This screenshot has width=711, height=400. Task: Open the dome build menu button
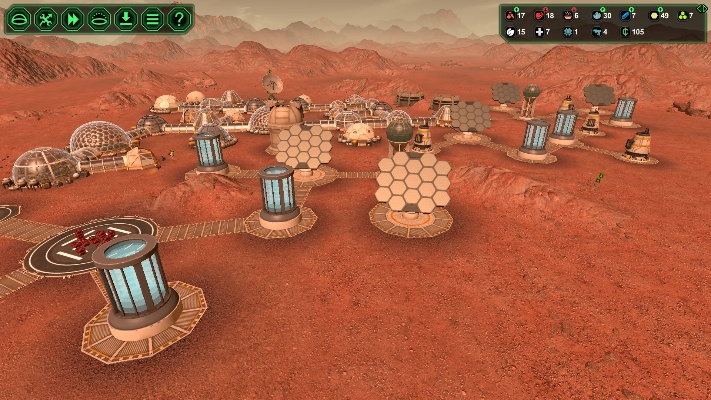pos(18,18)
